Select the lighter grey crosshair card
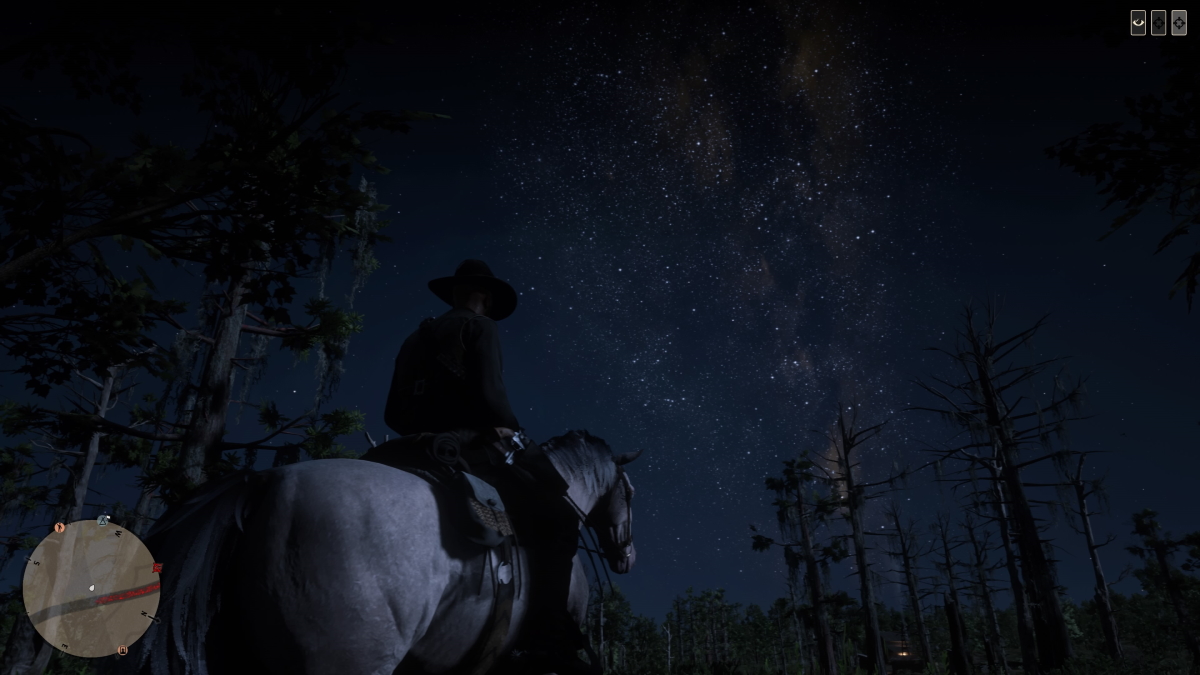Viewport: 1200px width, 675px height. [x=1179, y=23]
